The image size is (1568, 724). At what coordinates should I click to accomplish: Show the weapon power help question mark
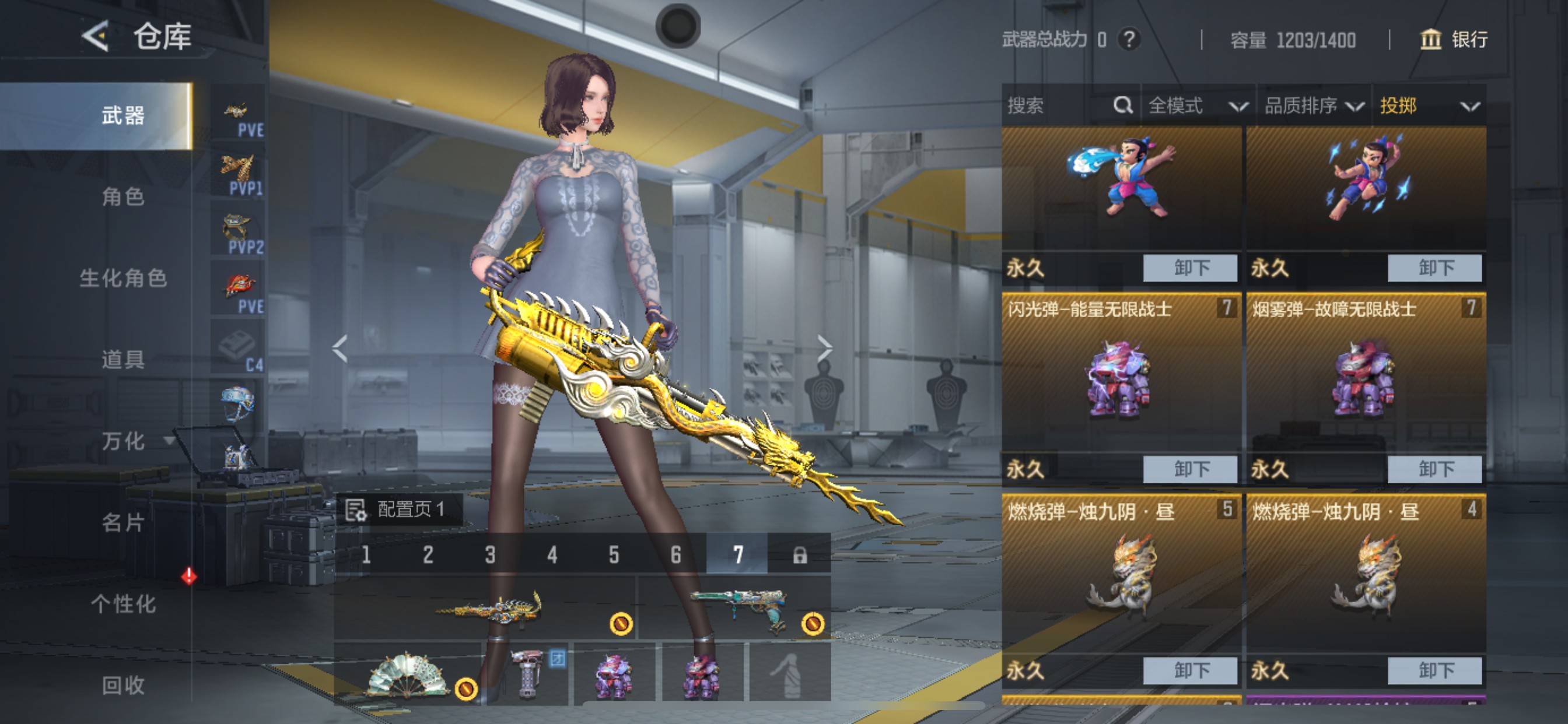point(1129,40)
